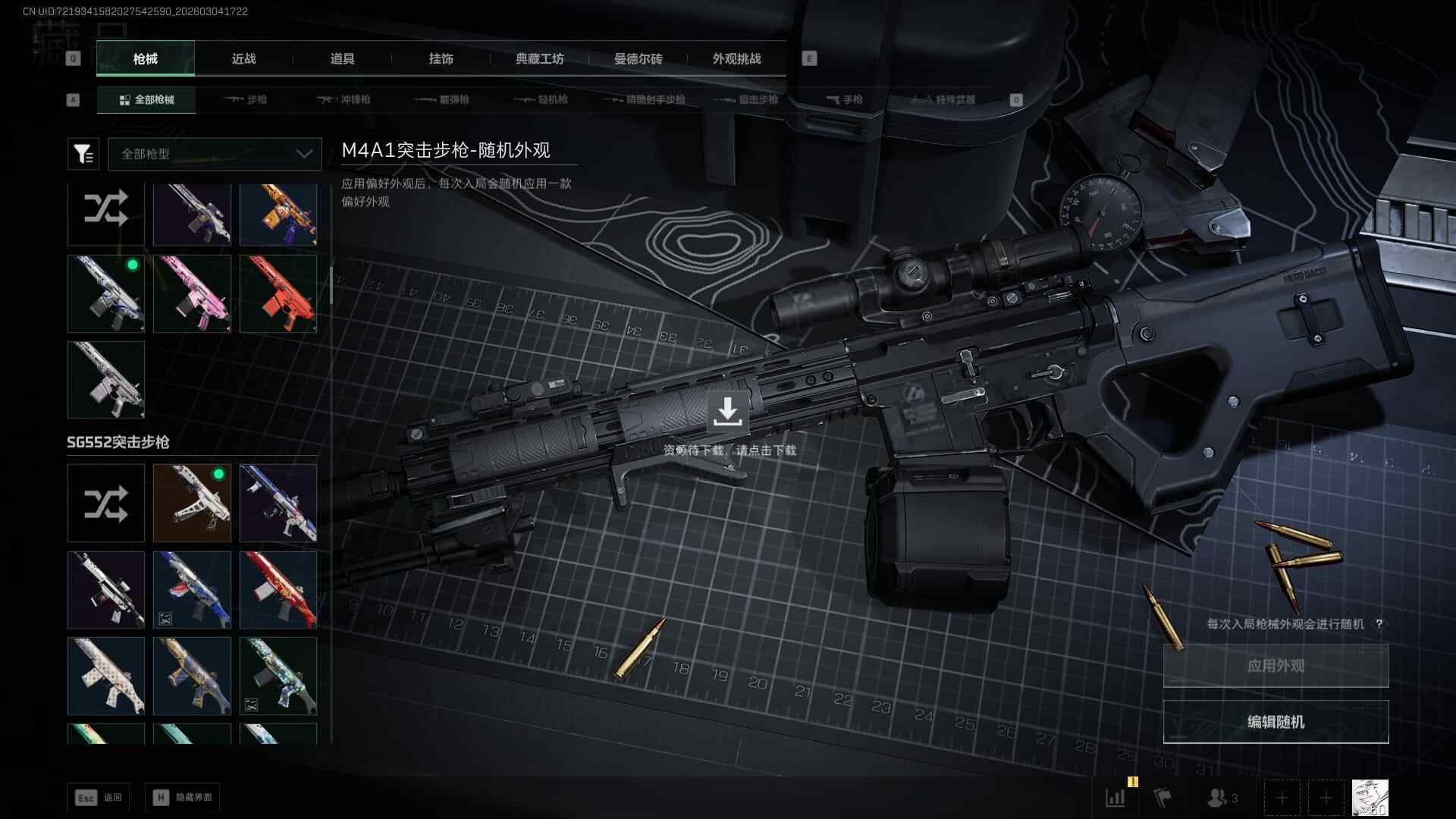This screenshot has width=1456, height=819.
Task: Choose the pink M4A1 skin thumbnail
Action: tap(192, 293)
